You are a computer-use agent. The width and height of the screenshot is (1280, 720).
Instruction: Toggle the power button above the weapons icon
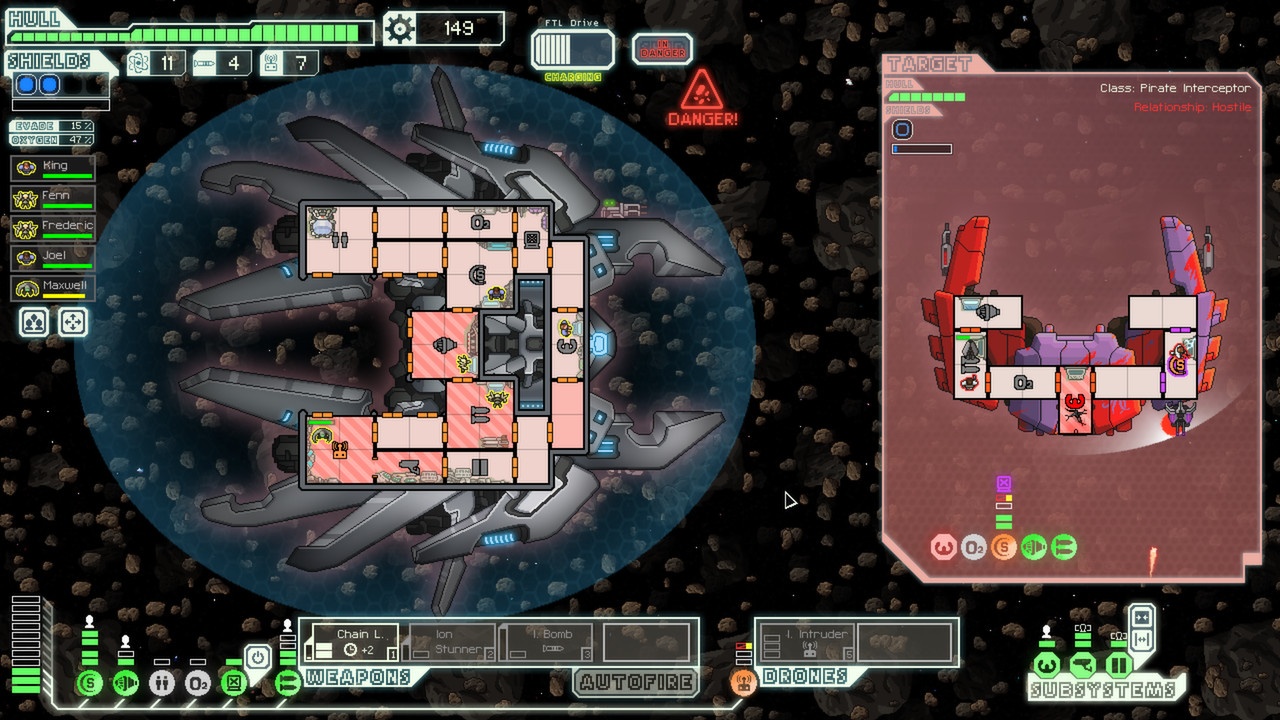point(257,659)
